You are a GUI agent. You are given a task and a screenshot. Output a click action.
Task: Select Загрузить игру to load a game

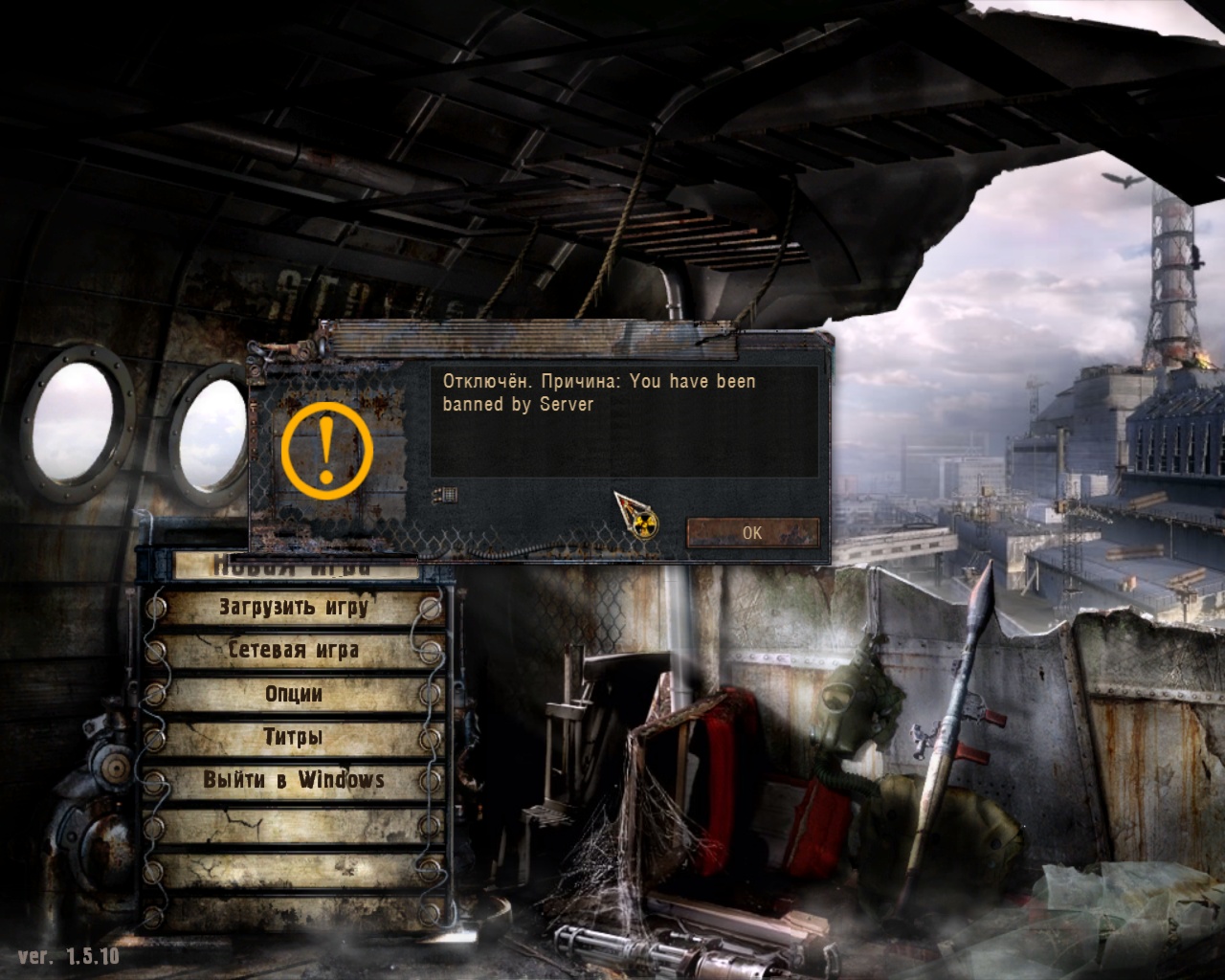[293, 607]
